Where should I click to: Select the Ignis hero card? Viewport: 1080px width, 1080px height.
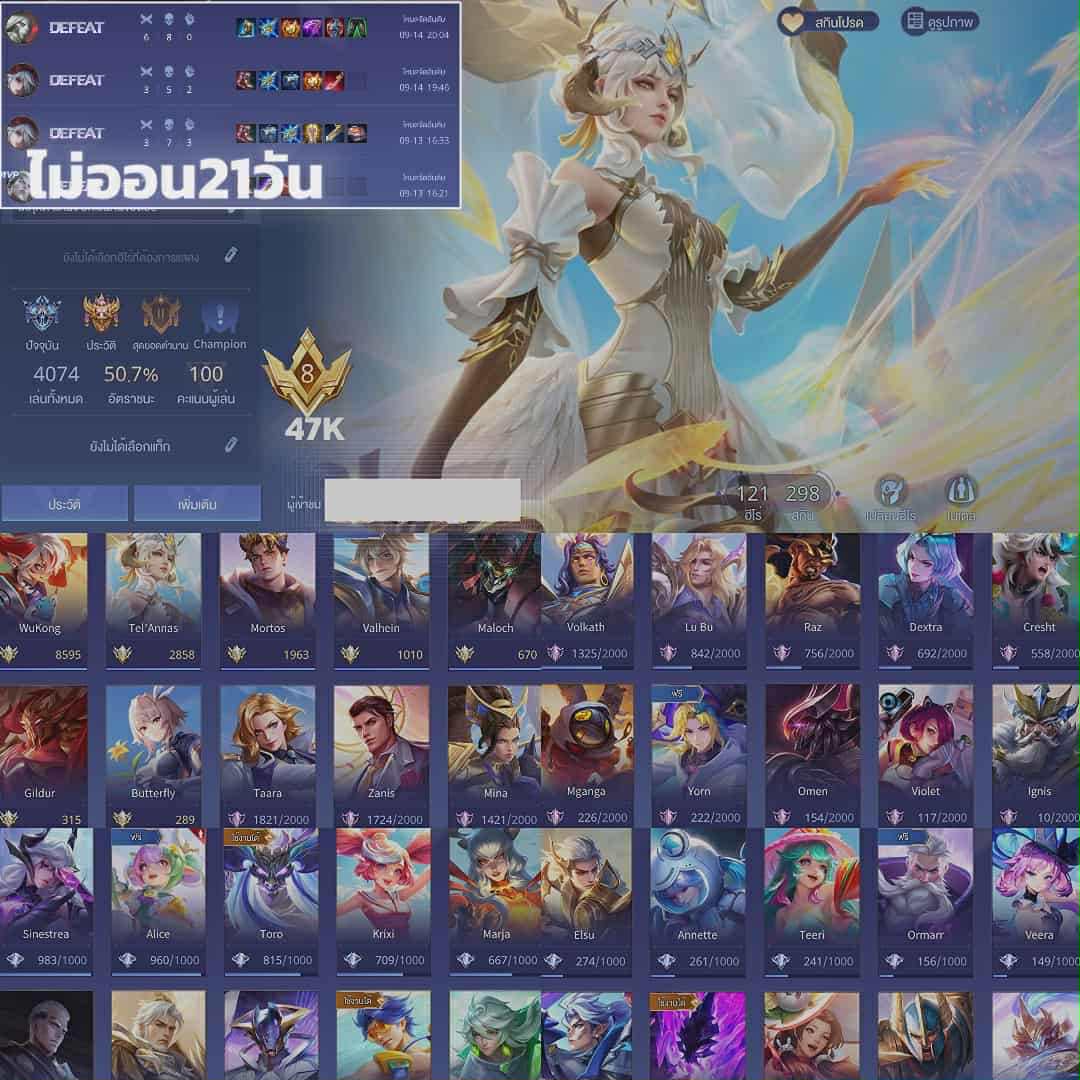pos(1036,755)
